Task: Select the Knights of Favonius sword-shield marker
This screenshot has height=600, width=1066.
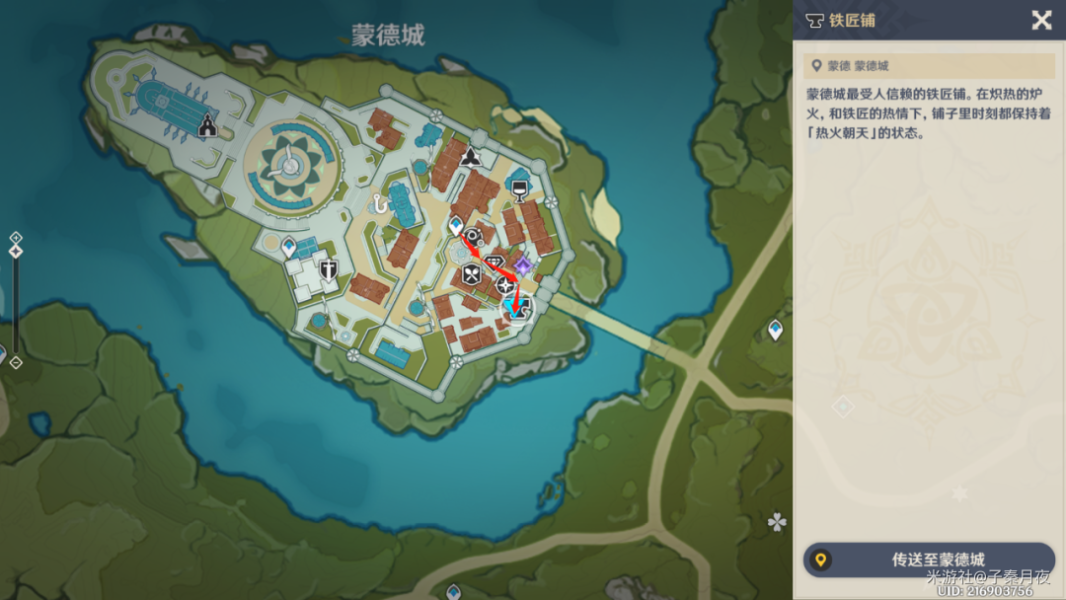Action: click(328, 268)
